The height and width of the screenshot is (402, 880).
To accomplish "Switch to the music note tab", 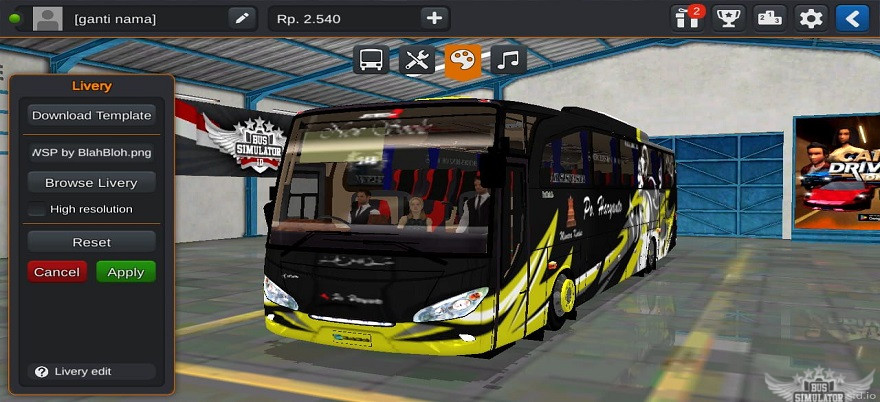I will (x=508, y=60).
